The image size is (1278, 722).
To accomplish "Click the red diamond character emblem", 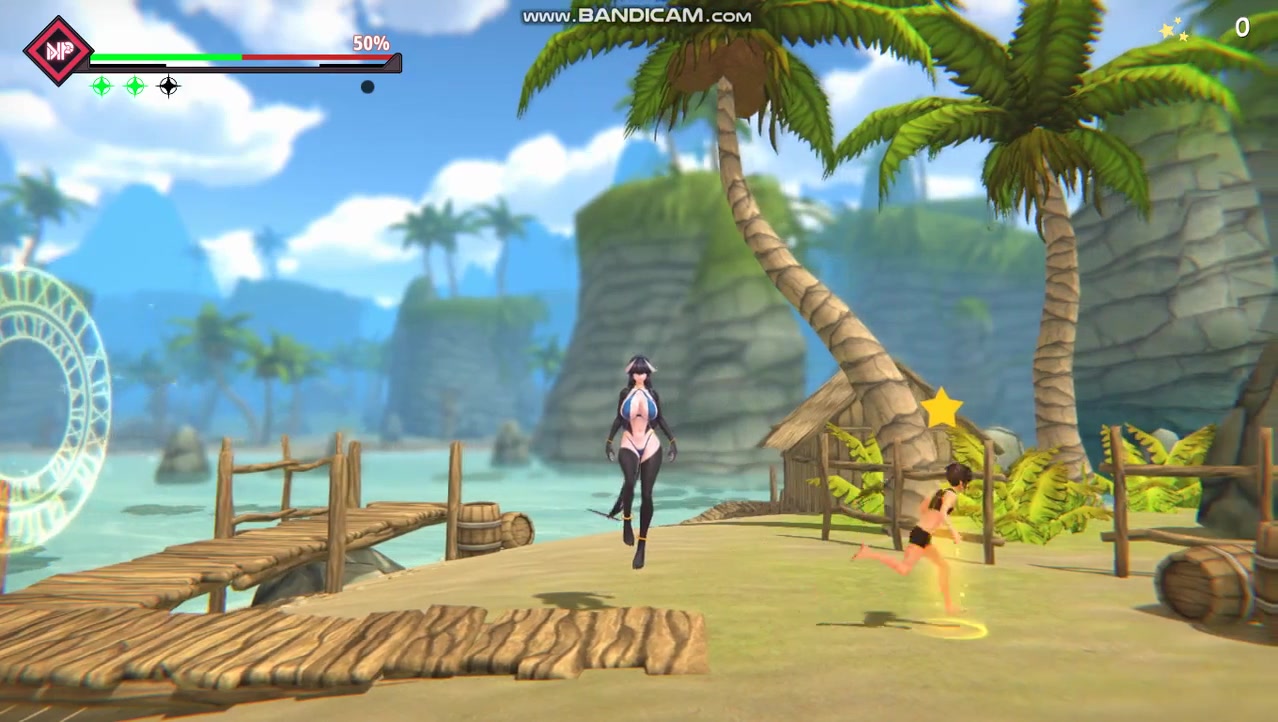I will pyautogui.click(x=58, y=50).
